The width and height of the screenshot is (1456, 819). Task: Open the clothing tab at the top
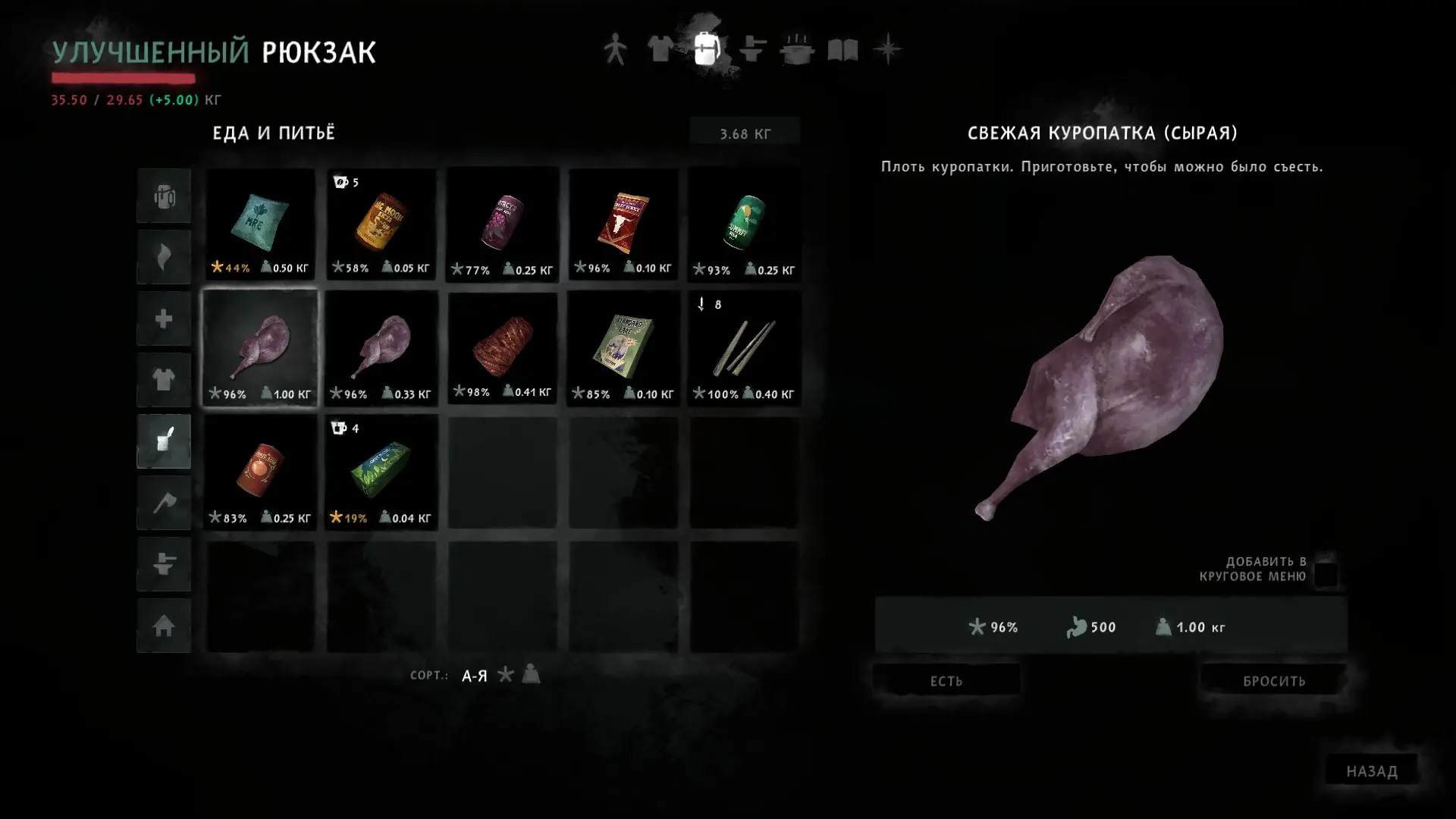click(661, 50)
